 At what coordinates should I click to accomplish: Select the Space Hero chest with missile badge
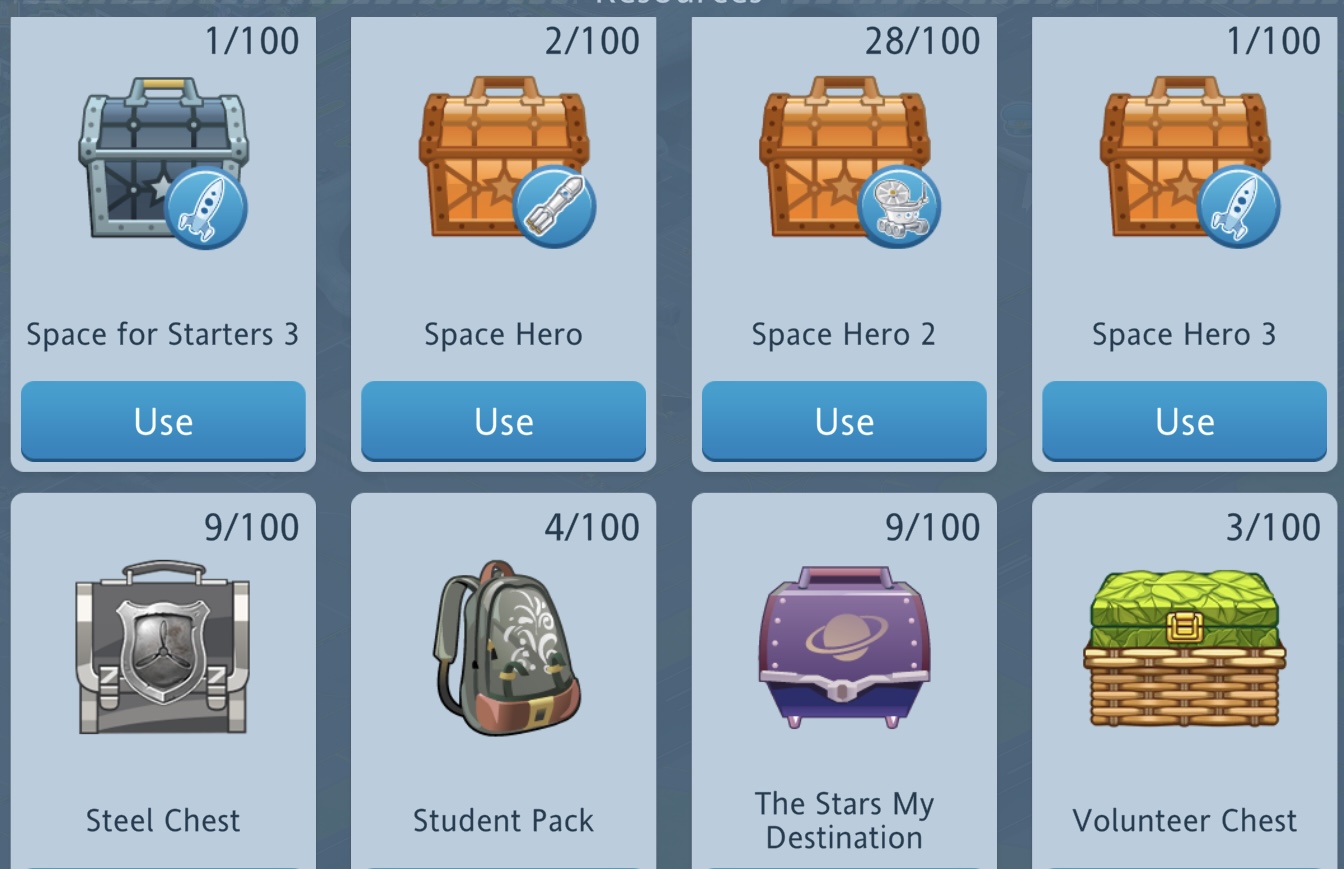click(505, 160)
